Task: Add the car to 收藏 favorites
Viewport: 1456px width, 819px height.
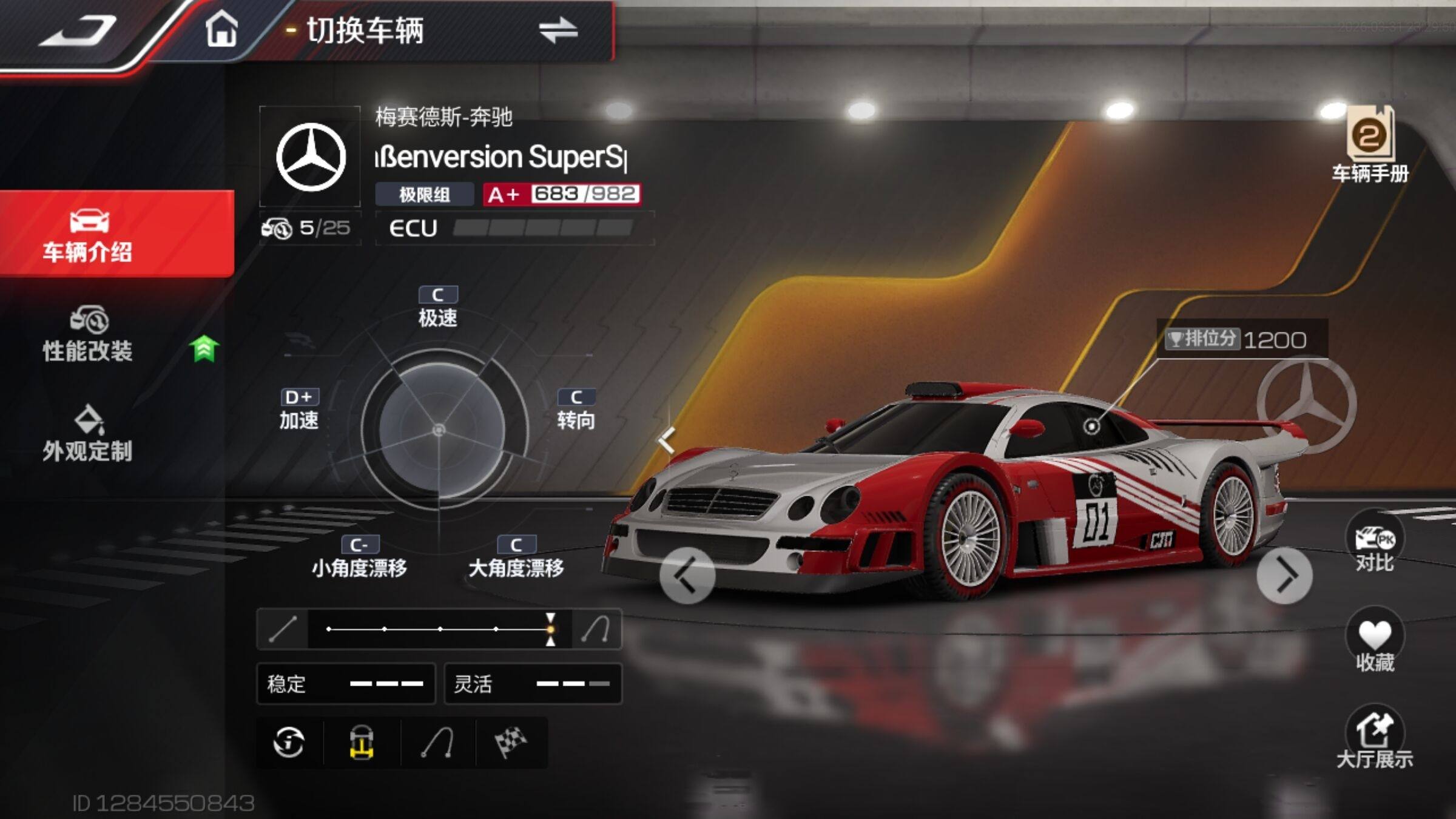Action: 1374,642
